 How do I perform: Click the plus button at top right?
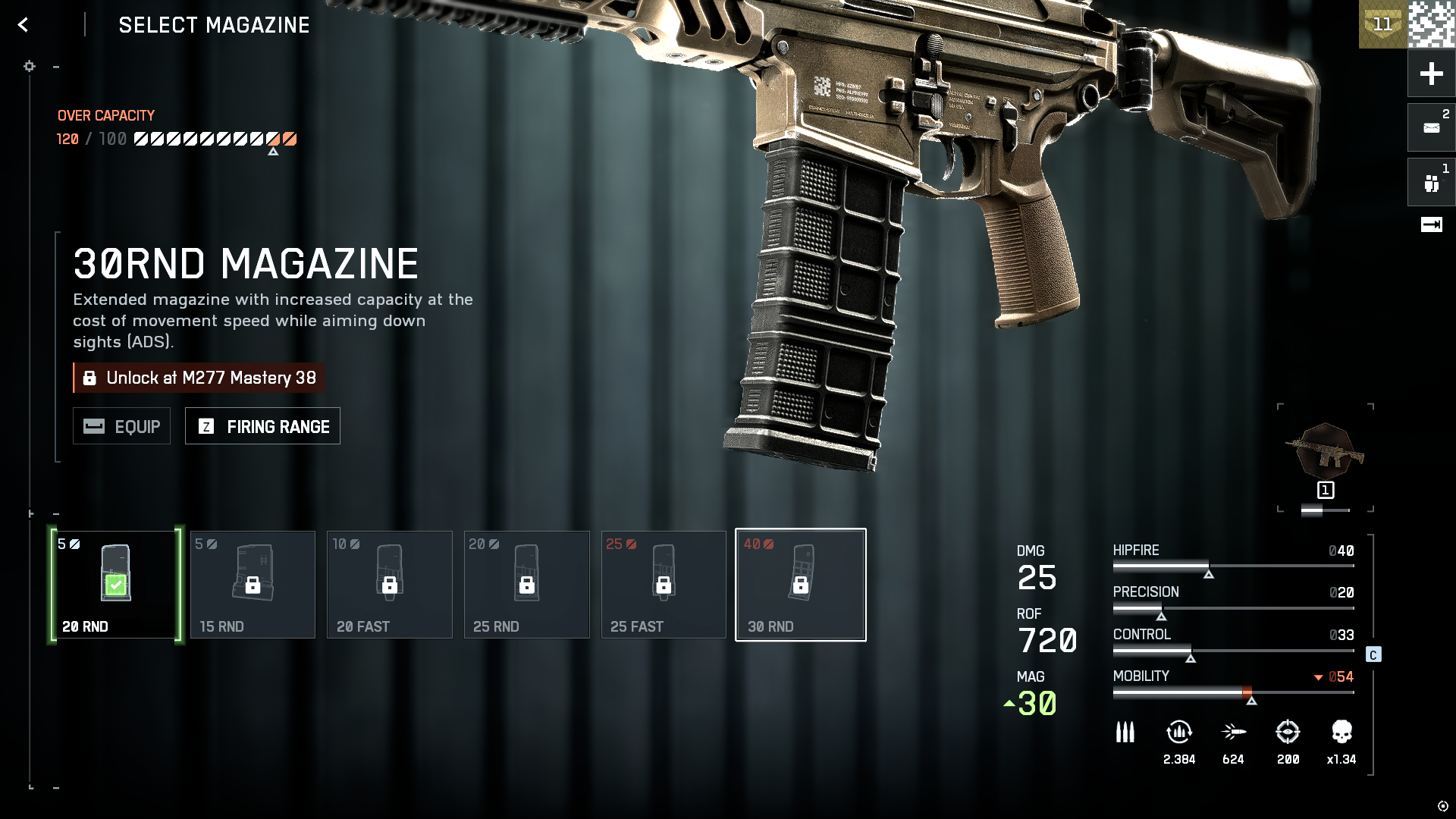click(1431, 74)
